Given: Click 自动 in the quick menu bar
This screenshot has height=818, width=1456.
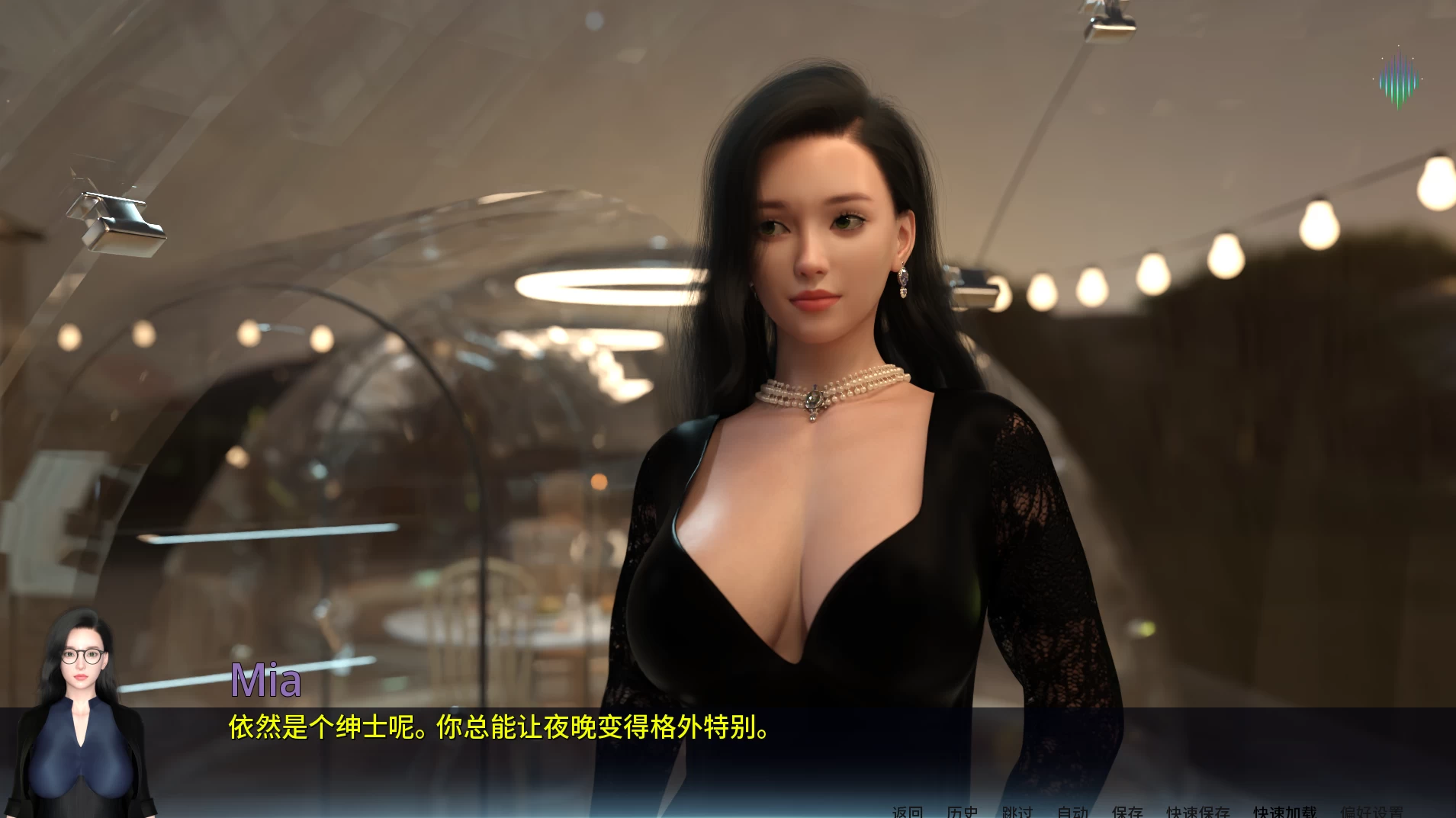Looking at the screenshot, I should 1073,812.
